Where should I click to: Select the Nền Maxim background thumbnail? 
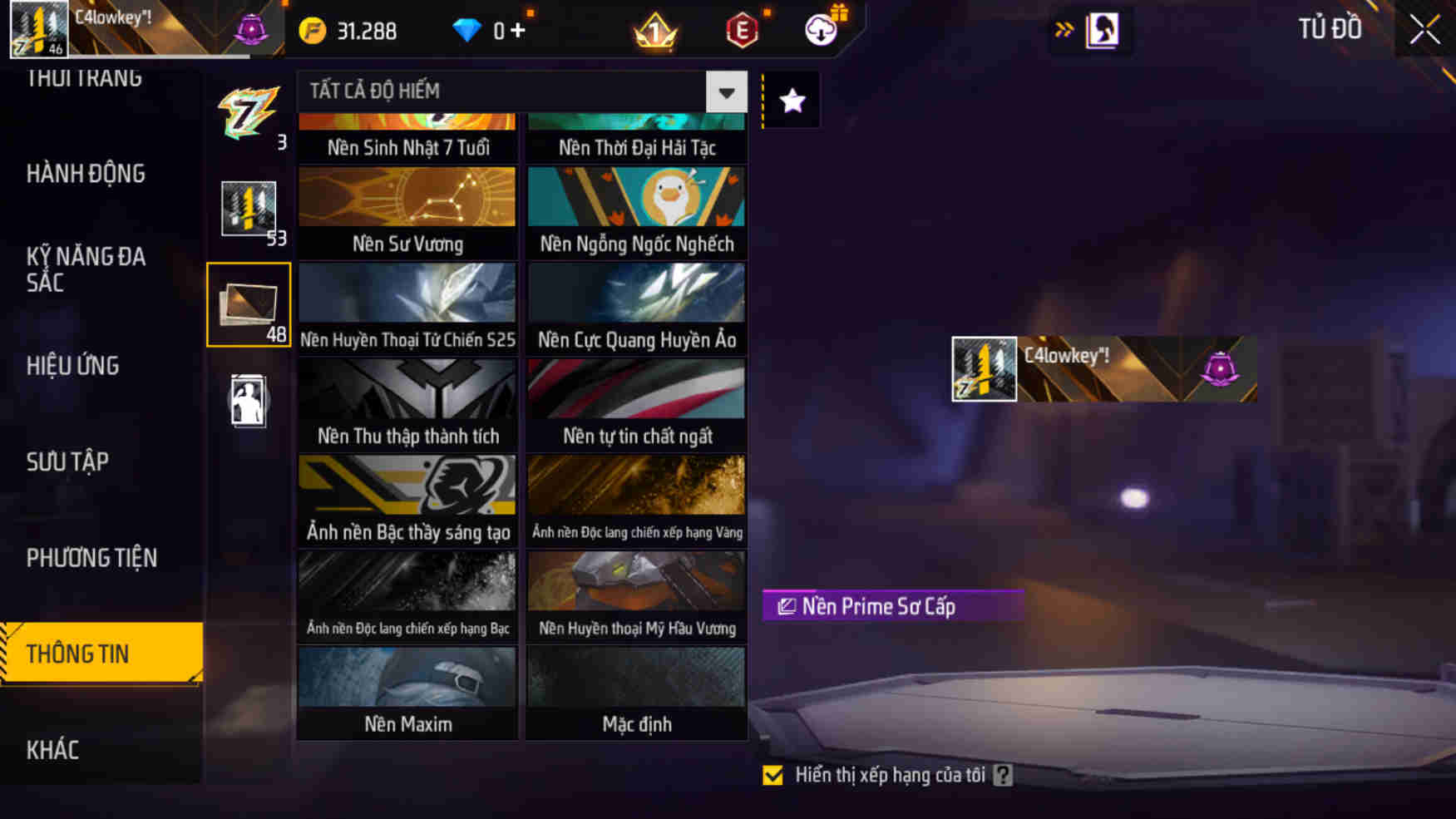click(x=407, y=682)
